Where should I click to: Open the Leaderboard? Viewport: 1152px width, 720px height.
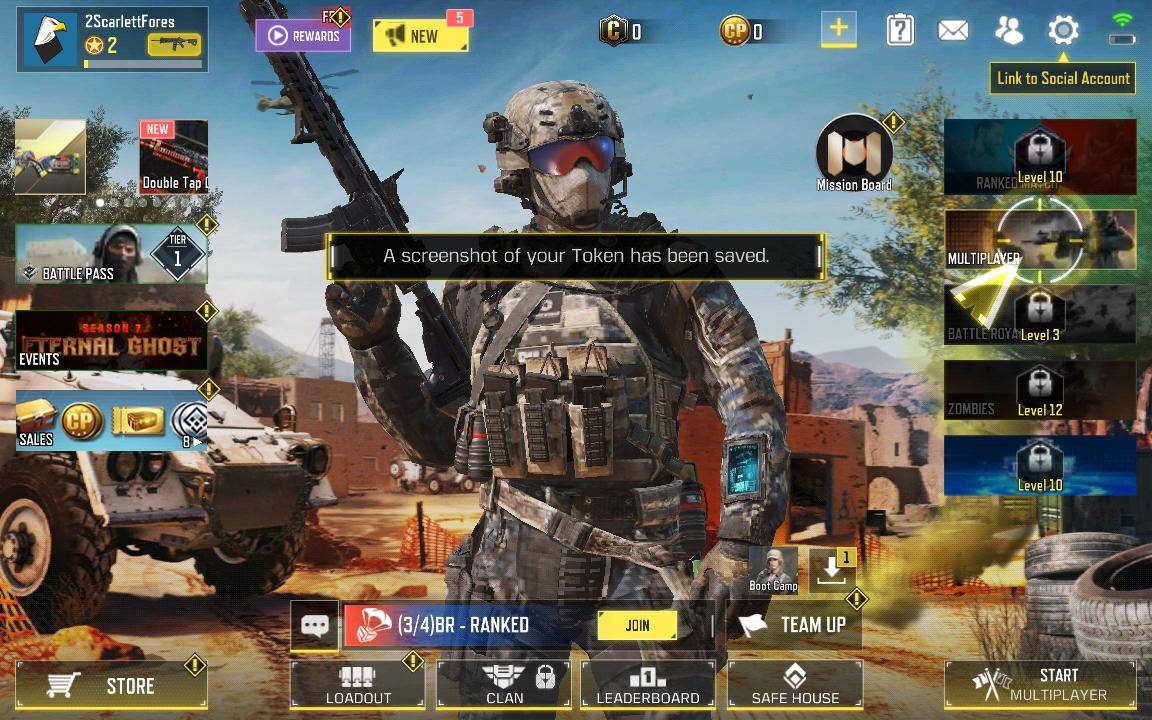pos(648,685)
